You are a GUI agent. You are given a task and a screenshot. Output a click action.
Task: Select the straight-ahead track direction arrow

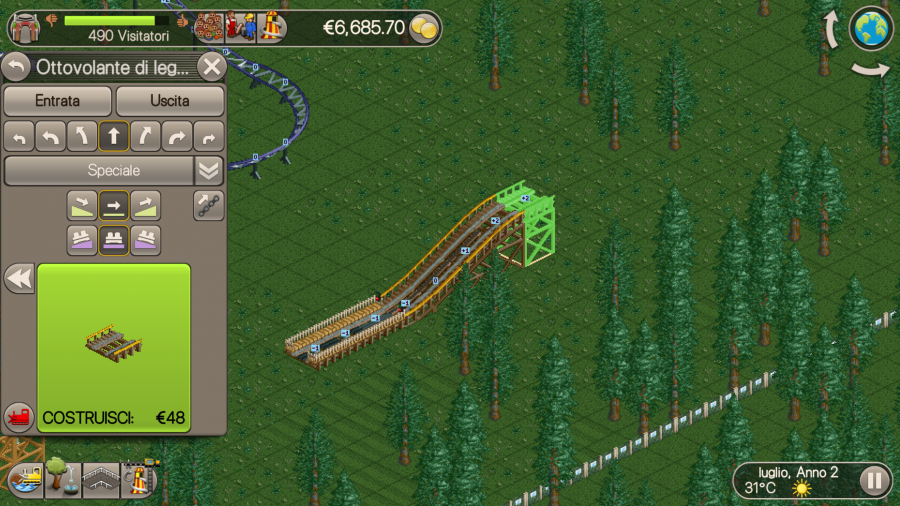(114, 136)
